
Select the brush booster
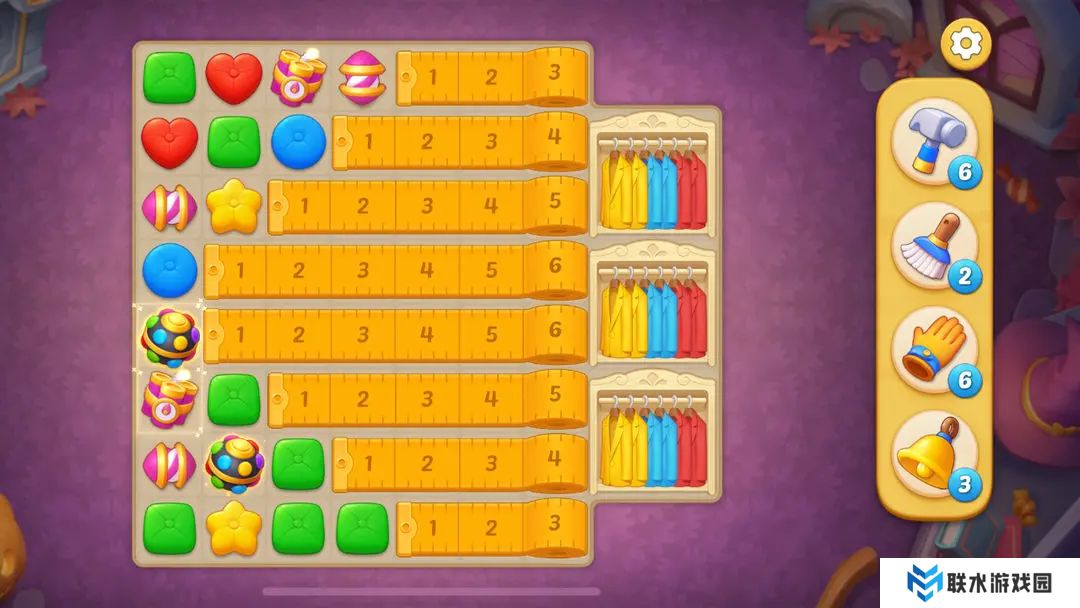tap(933, 244)
